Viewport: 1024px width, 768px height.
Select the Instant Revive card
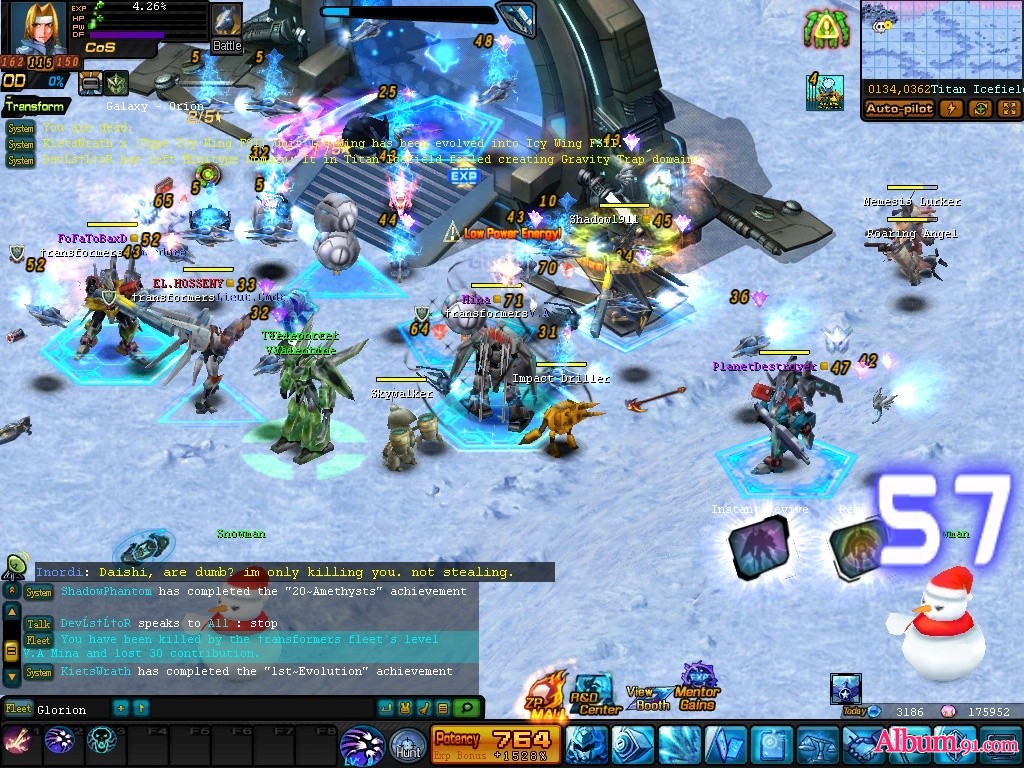757,547
